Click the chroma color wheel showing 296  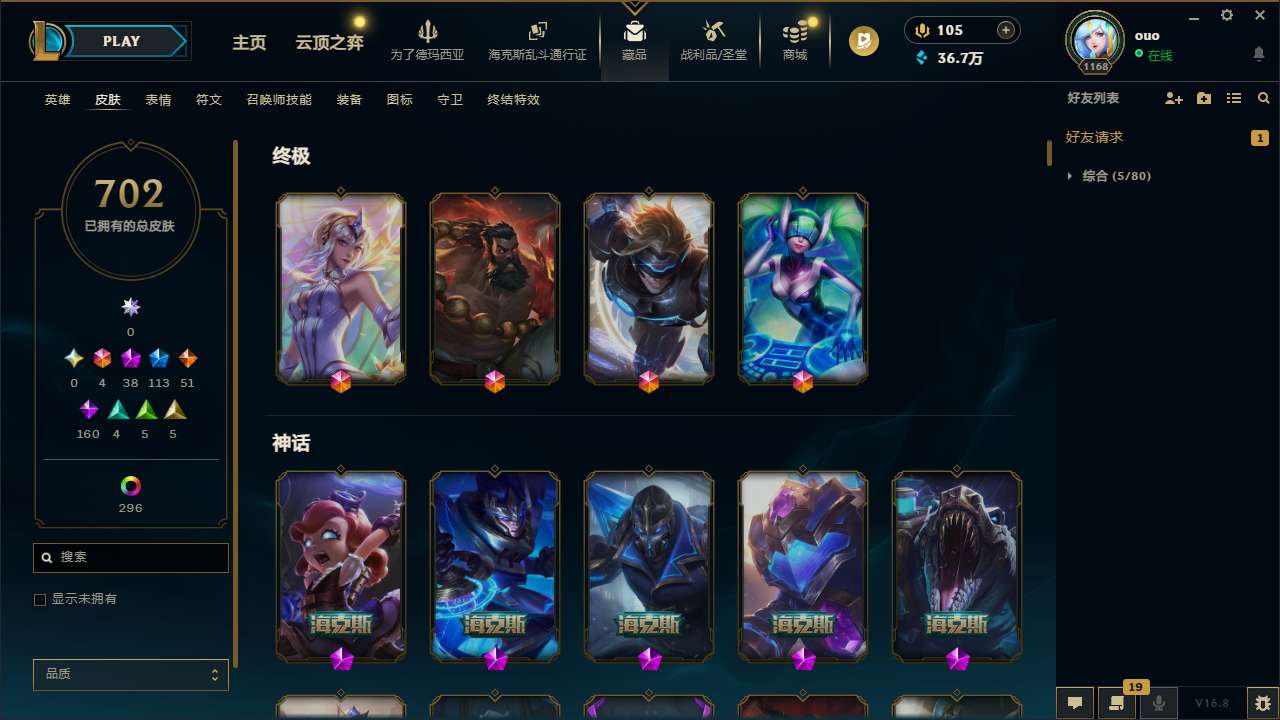[130, 487]
